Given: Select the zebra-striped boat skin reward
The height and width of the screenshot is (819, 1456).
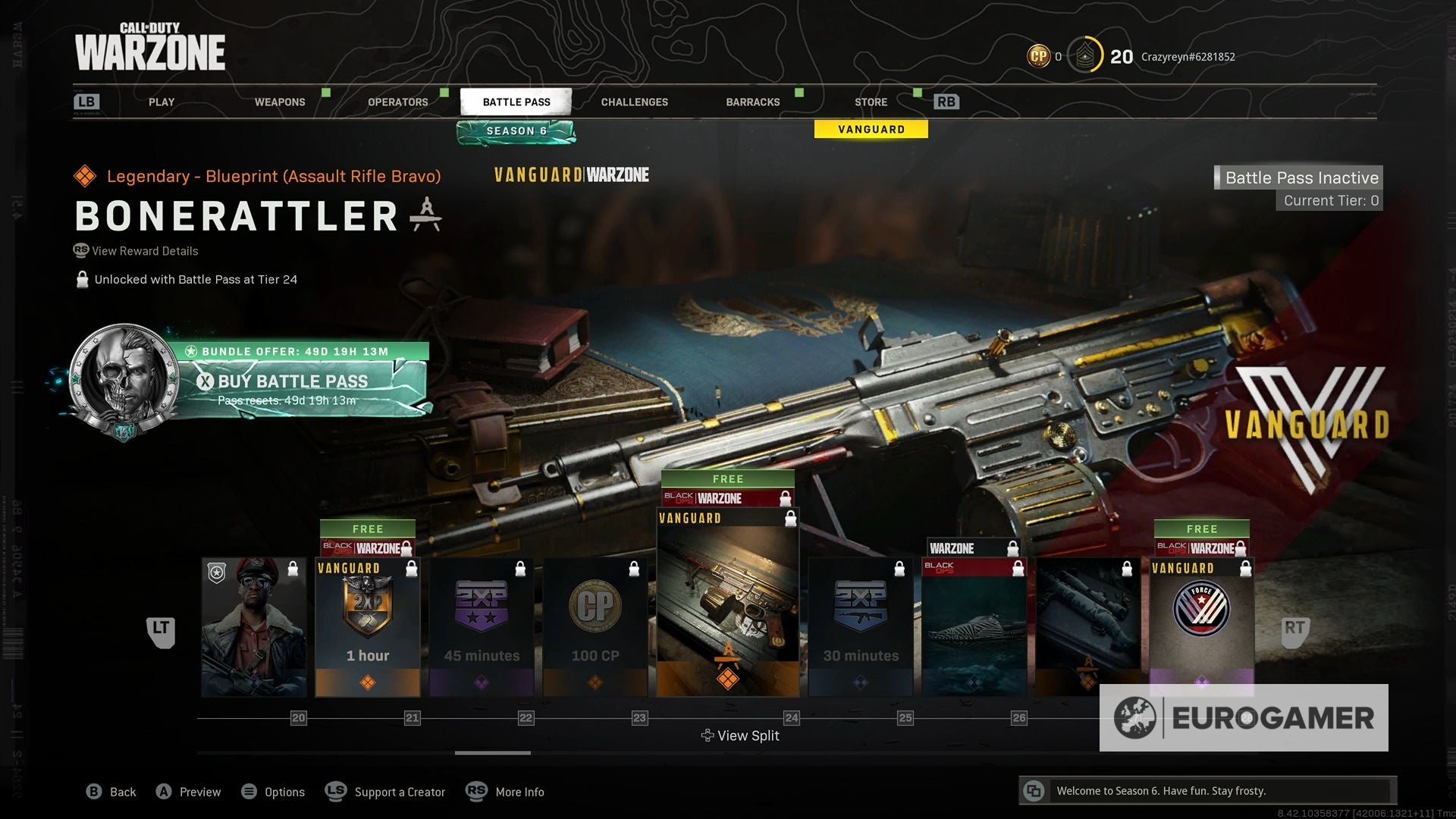Looking at the screenshot, I should pyautogui.click(x=974, y=627).
